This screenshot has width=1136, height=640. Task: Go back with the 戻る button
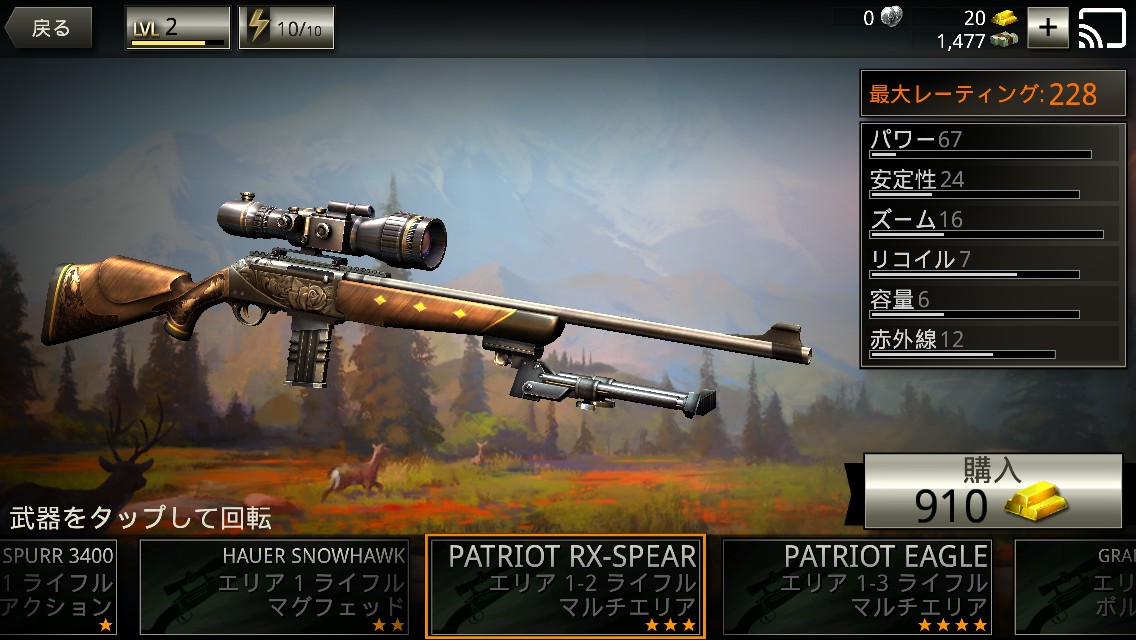click(x=49, y=28)
